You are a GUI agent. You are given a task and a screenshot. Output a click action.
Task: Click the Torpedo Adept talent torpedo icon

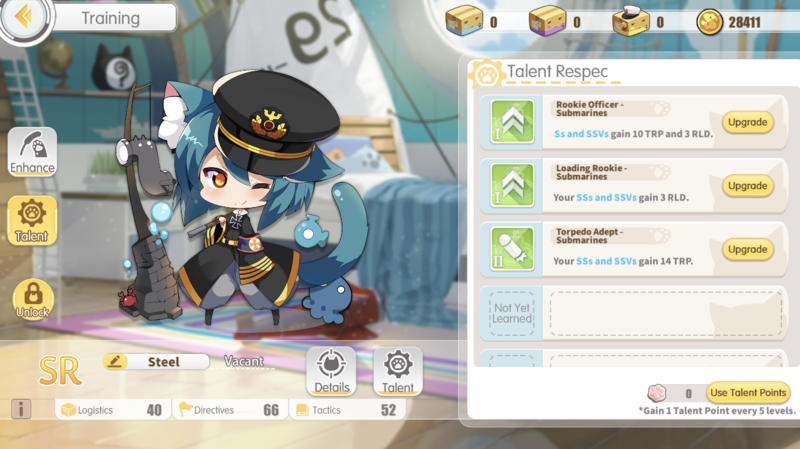512,249
